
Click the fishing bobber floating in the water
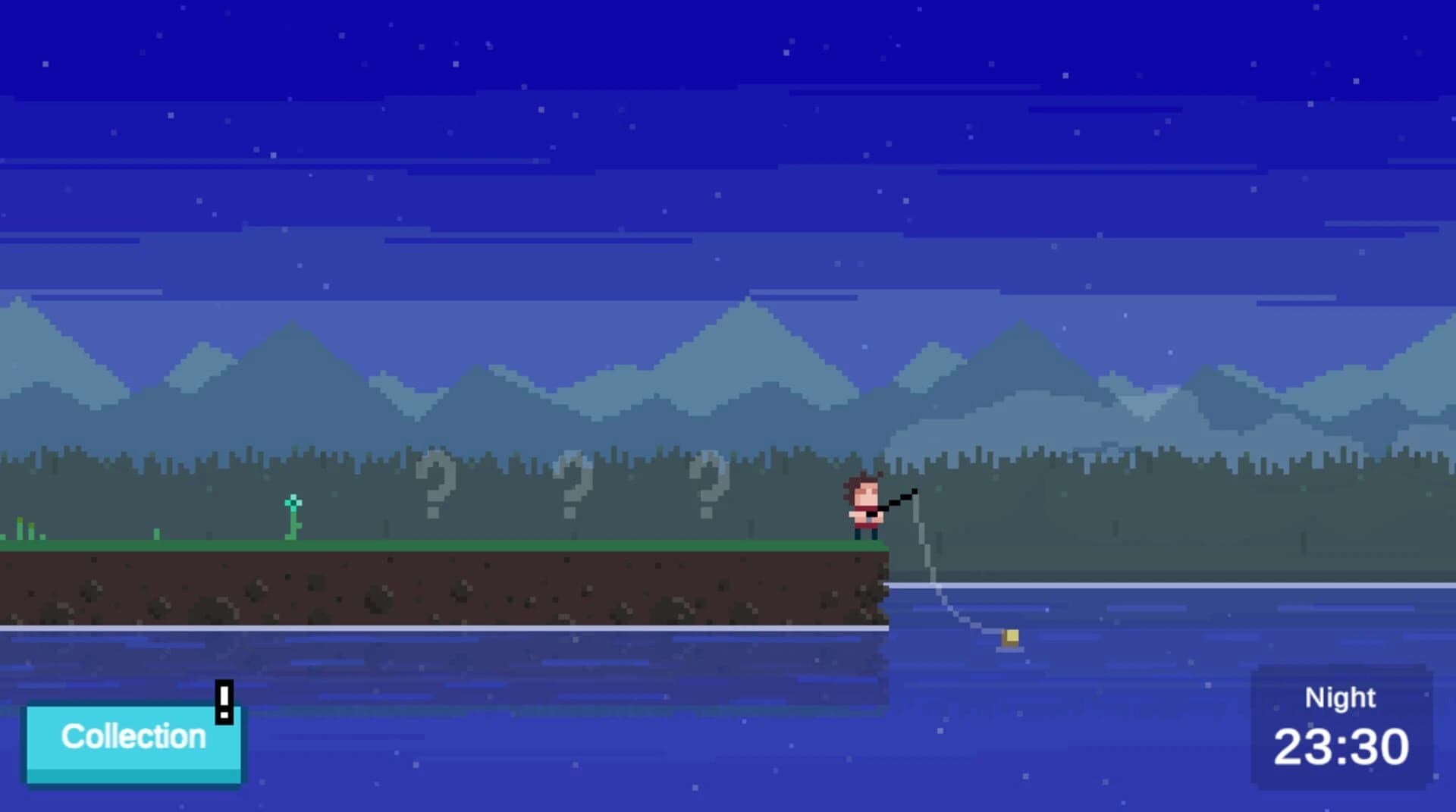pyautogui.click(x=1010, y=639)
